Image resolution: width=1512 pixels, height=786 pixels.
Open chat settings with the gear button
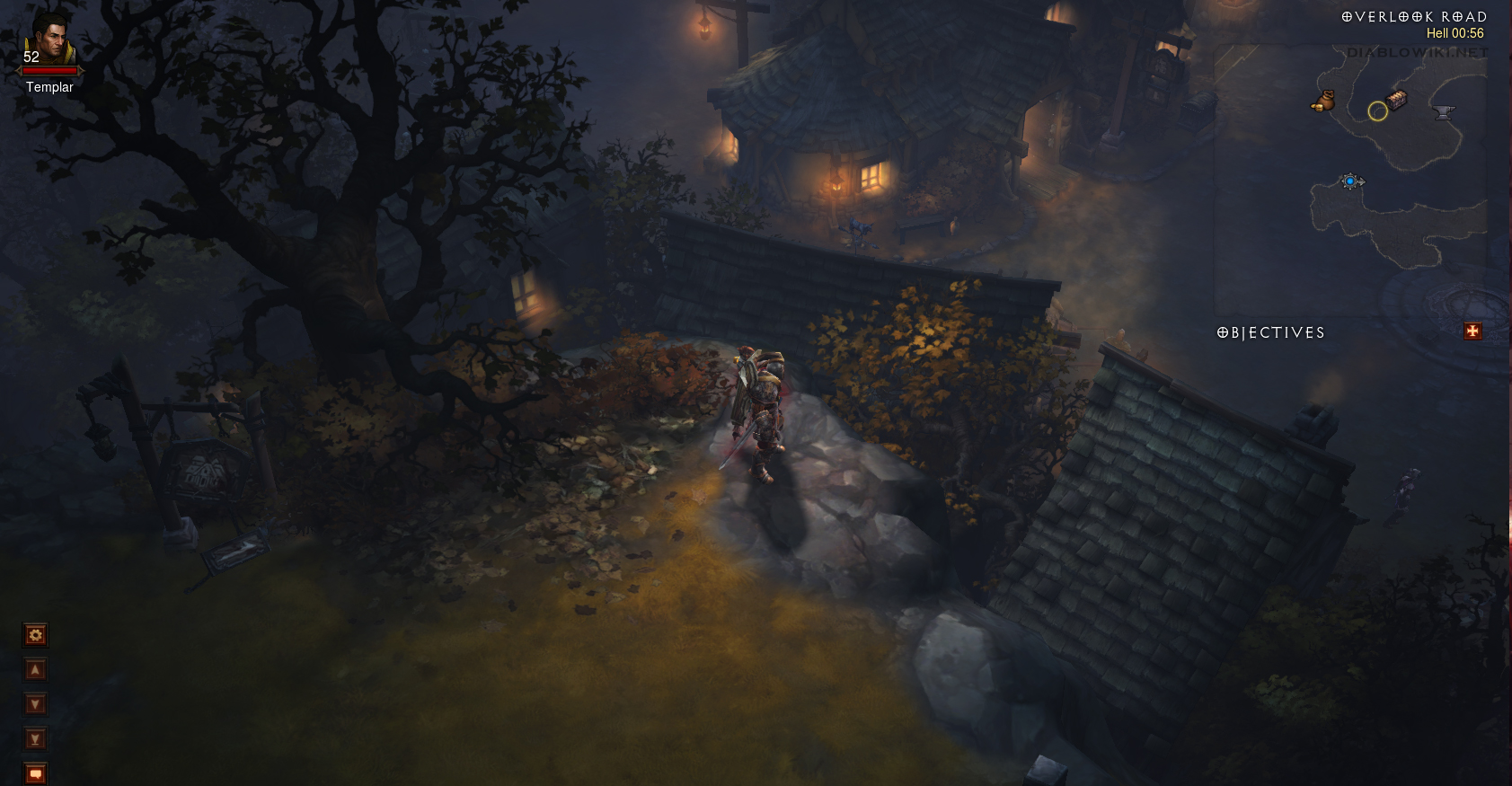(35, 635)
